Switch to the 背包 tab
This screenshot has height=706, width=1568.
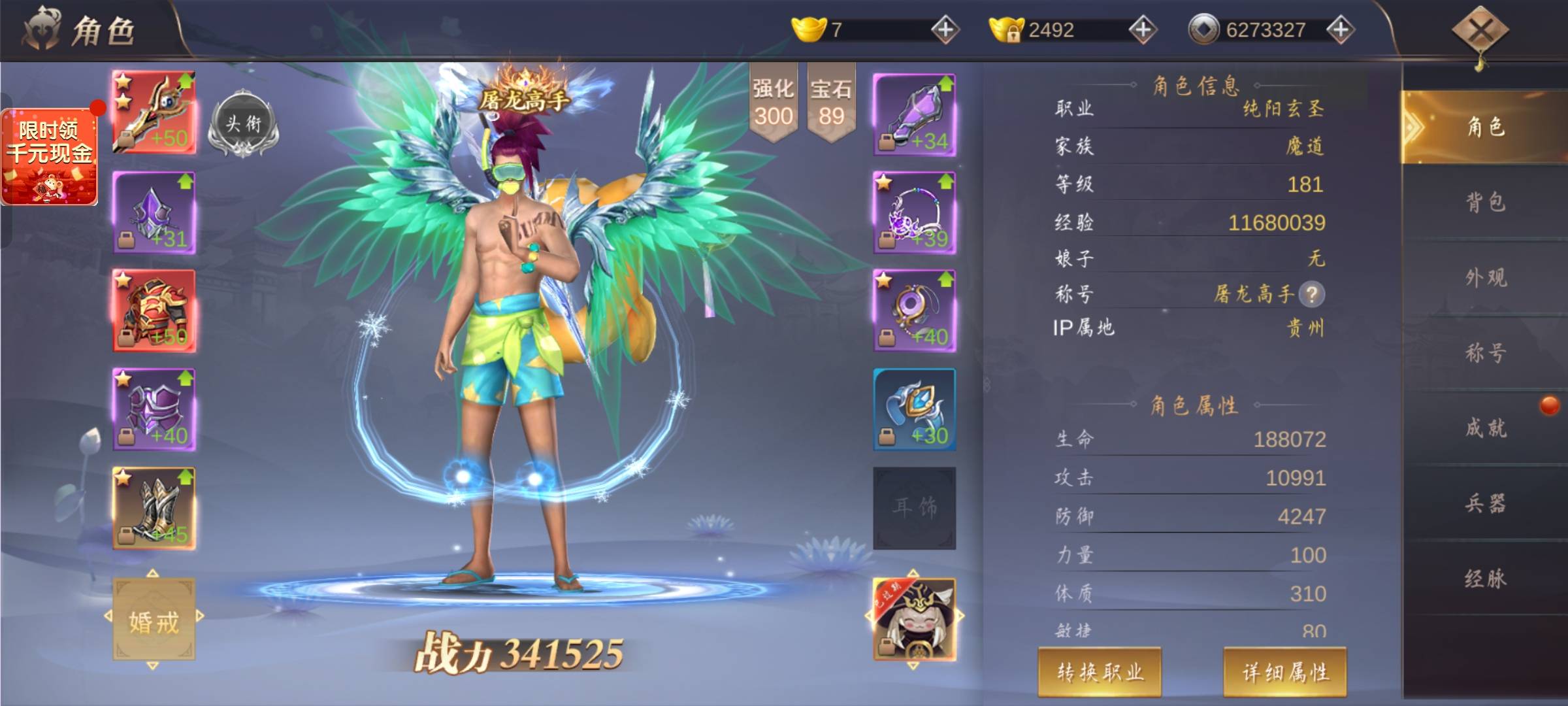(1486, 203)
